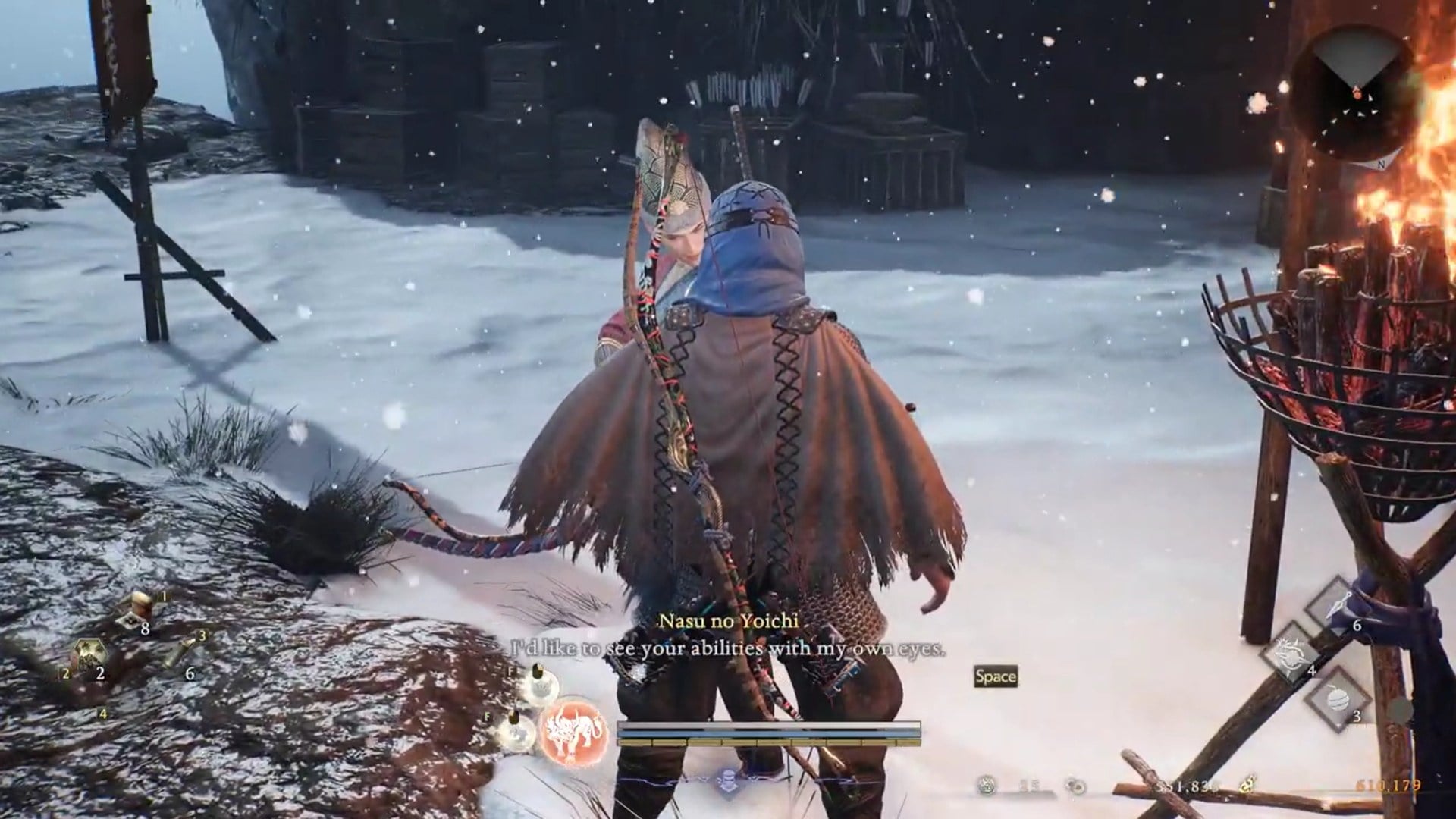This screenshot has width=1456, height=819.
Task: Click the enemy arrow markers on the minimap
Action: click(x=1359, y=114)
